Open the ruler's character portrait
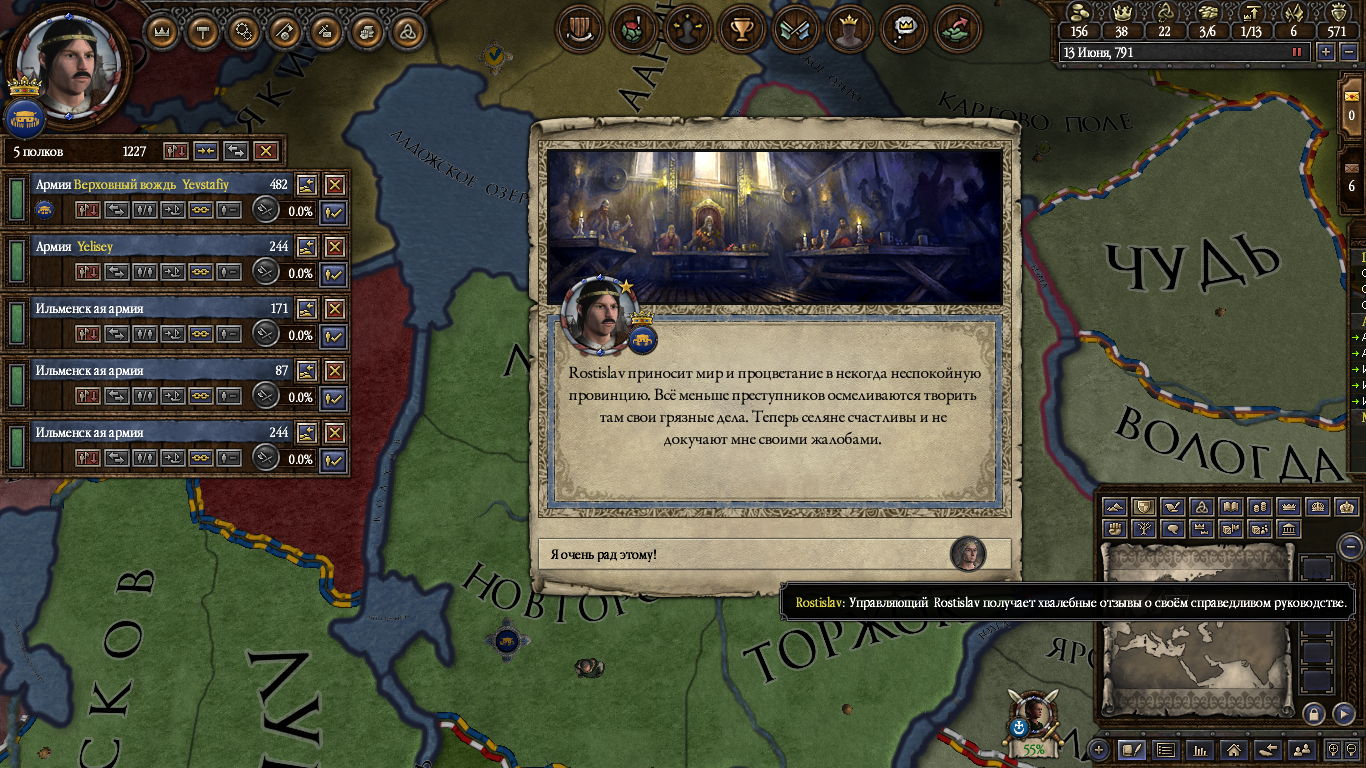Viewport: 1366px width, 768px height. [x=68, y=63]
